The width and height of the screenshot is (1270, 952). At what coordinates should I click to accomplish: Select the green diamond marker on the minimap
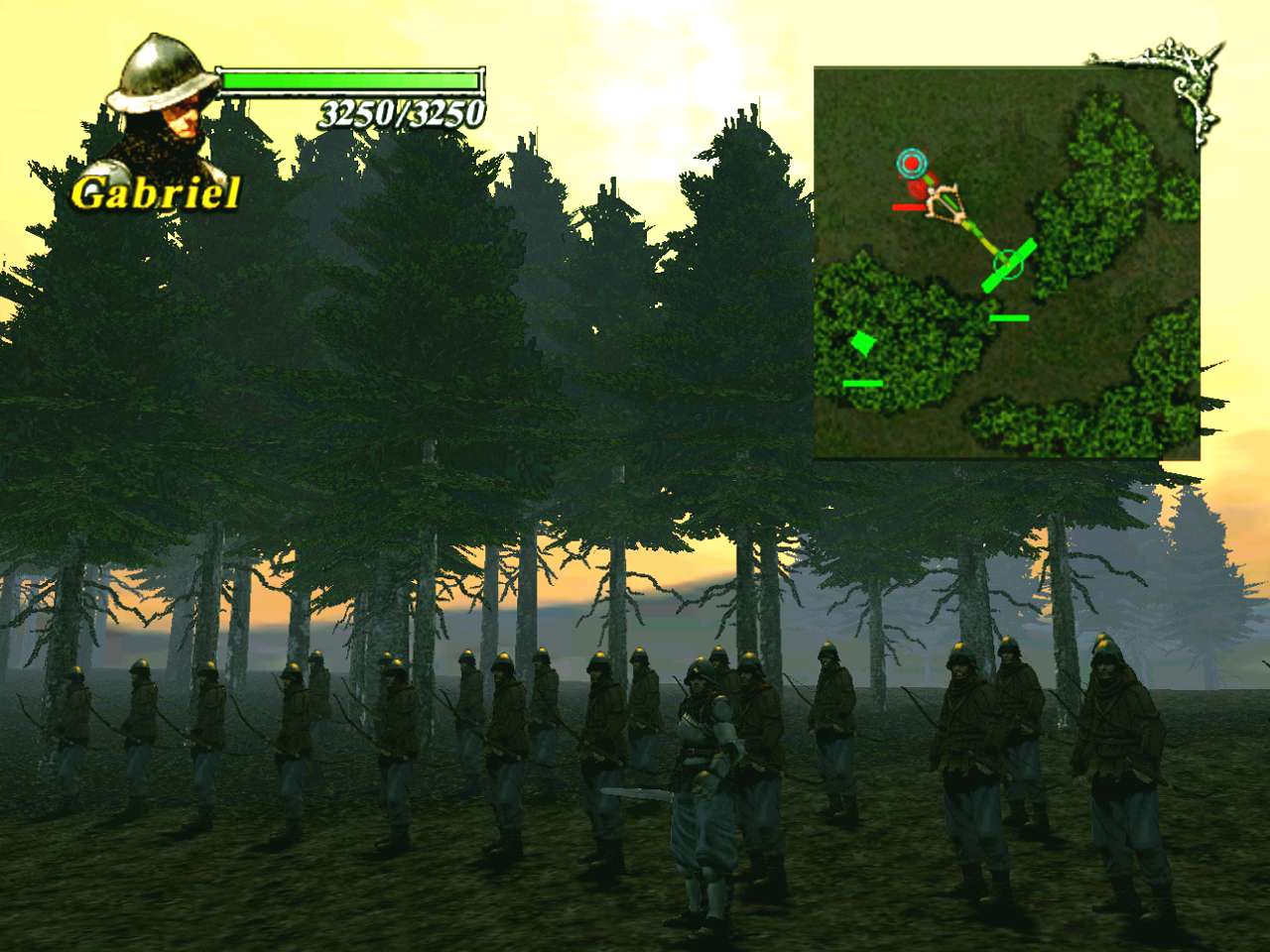(x=861, y=343)
